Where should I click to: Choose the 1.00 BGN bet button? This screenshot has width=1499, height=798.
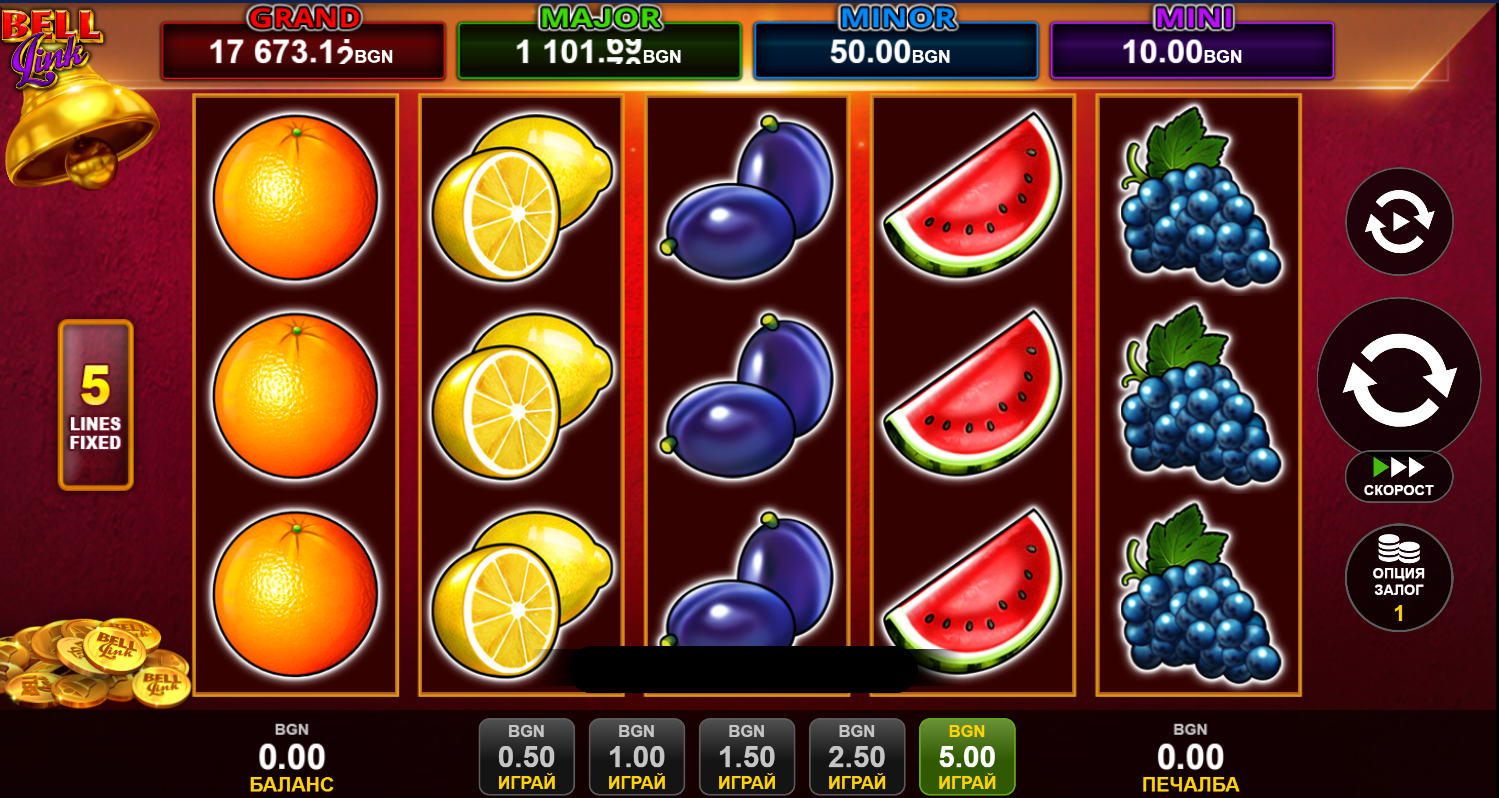tap(637, 758)
